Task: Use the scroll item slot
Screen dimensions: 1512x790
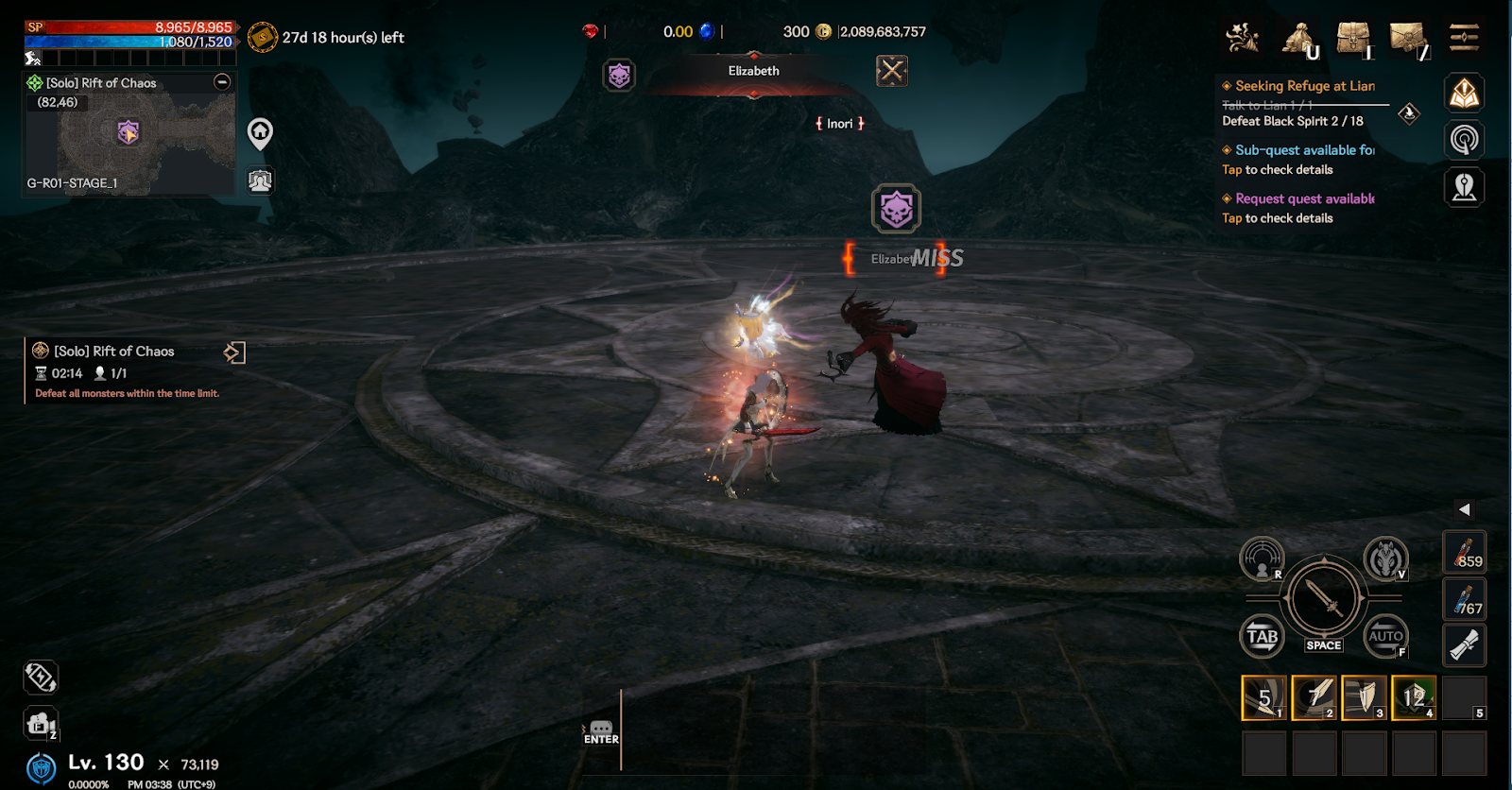Action: pos(1464,646)
